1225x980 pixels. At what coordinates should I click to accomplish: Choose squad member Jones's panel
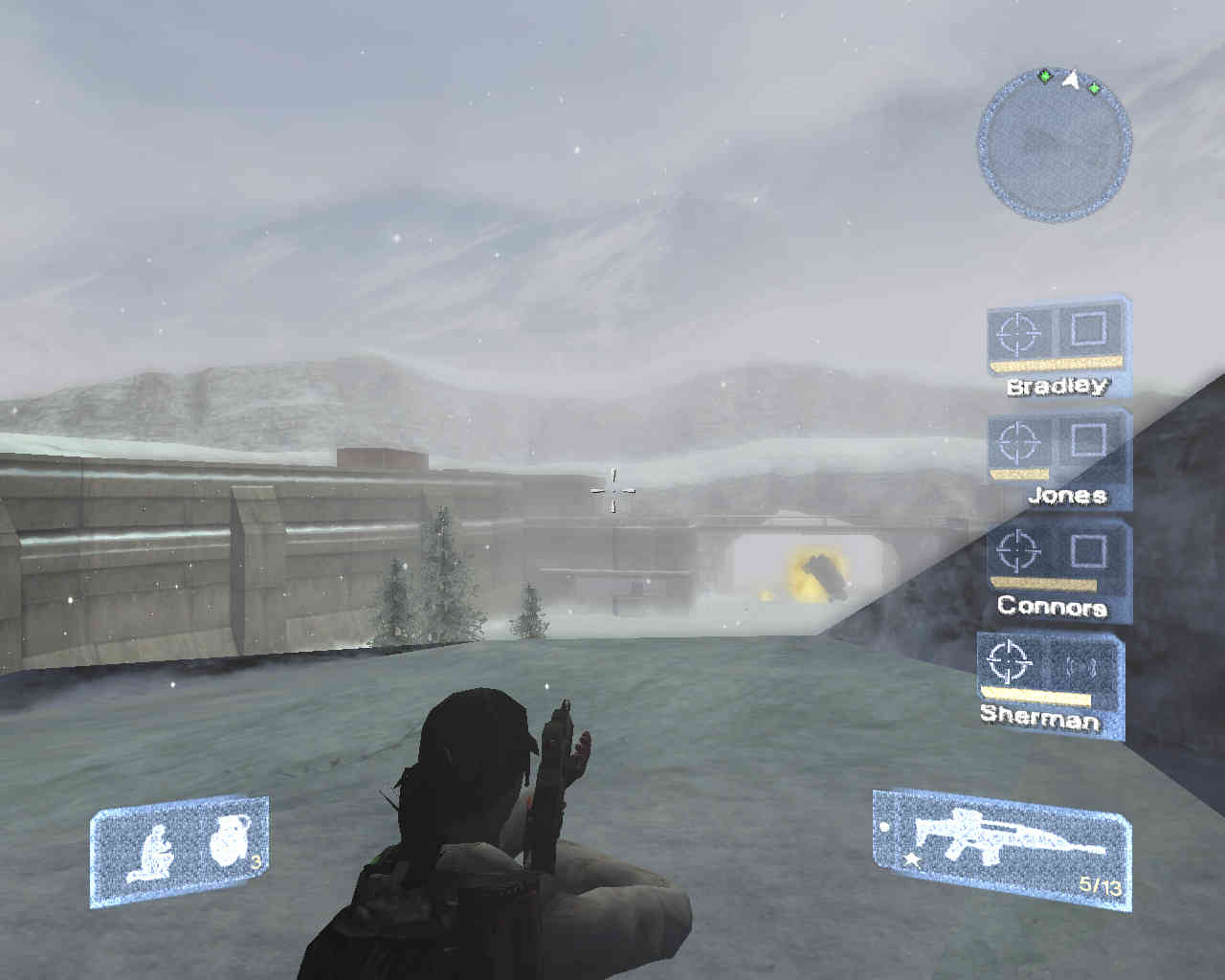tap(1058, 457)
